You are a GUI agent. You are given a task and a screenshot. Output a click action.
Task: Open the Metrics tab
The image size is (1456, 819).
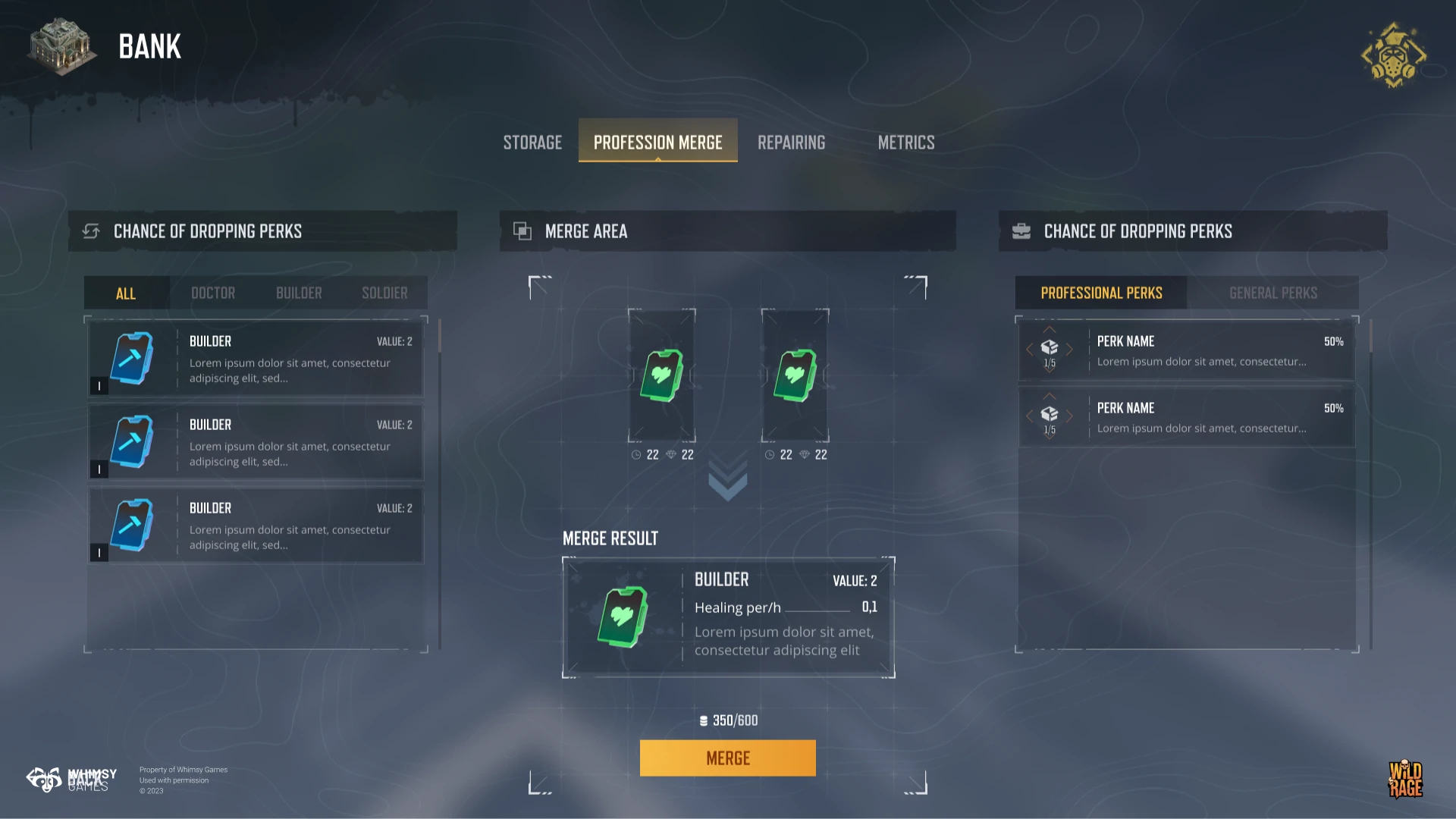coord(905,143)
